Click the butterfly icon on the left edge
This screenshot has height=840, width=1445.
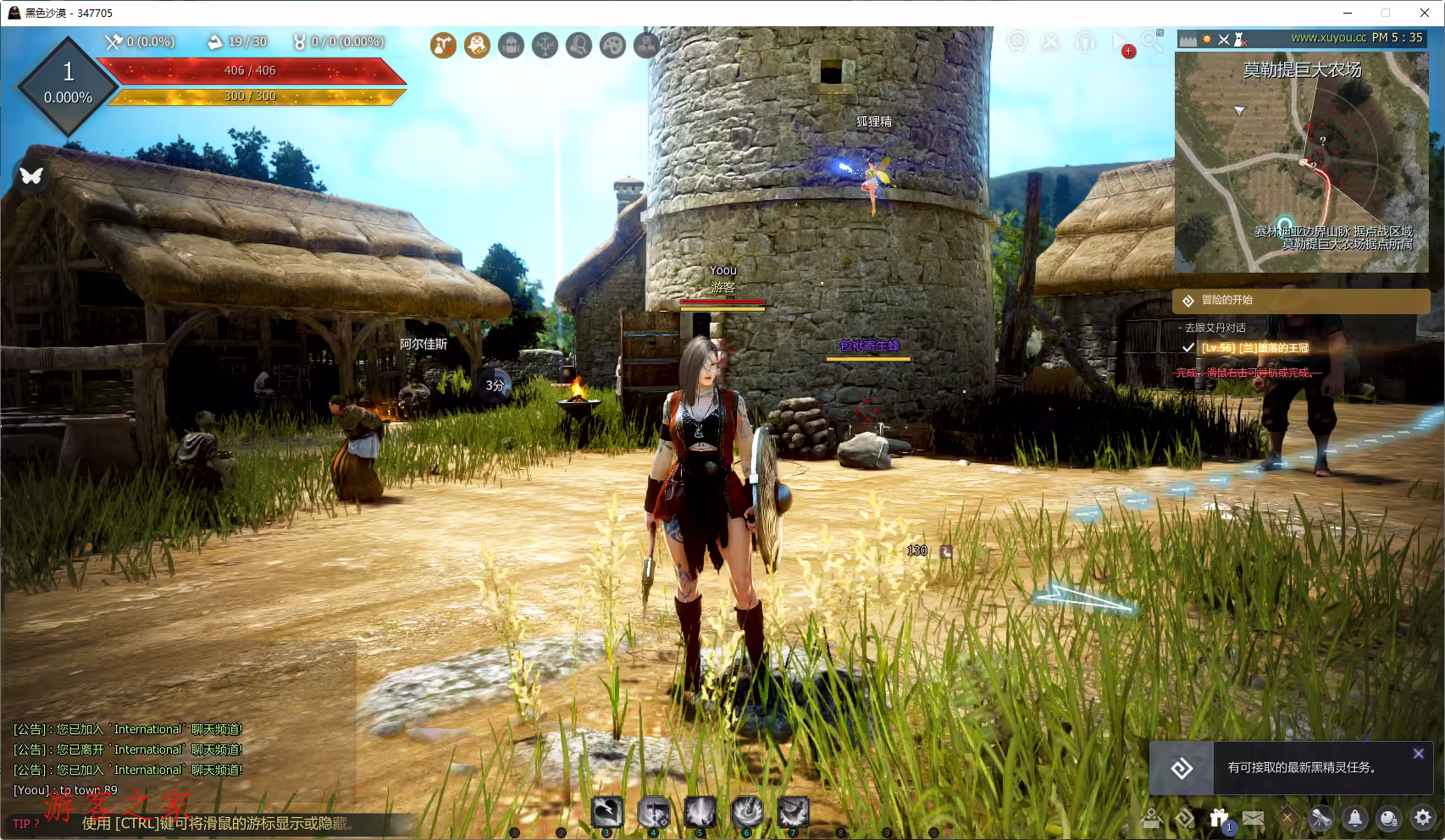coord(31,175)
